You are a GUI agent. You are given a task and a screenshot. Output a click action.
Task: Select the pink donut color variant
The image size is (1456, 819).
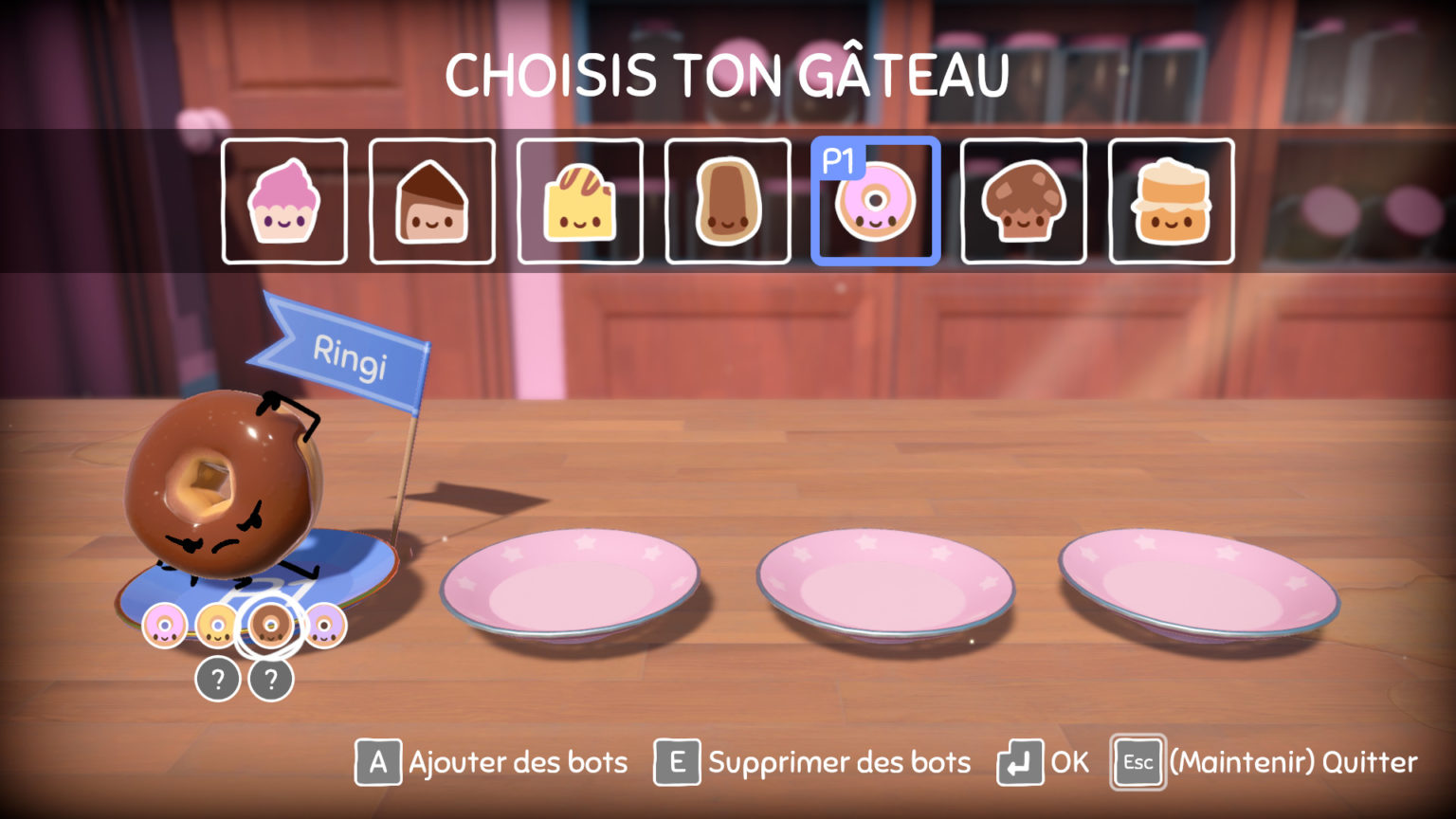[166, 626]
